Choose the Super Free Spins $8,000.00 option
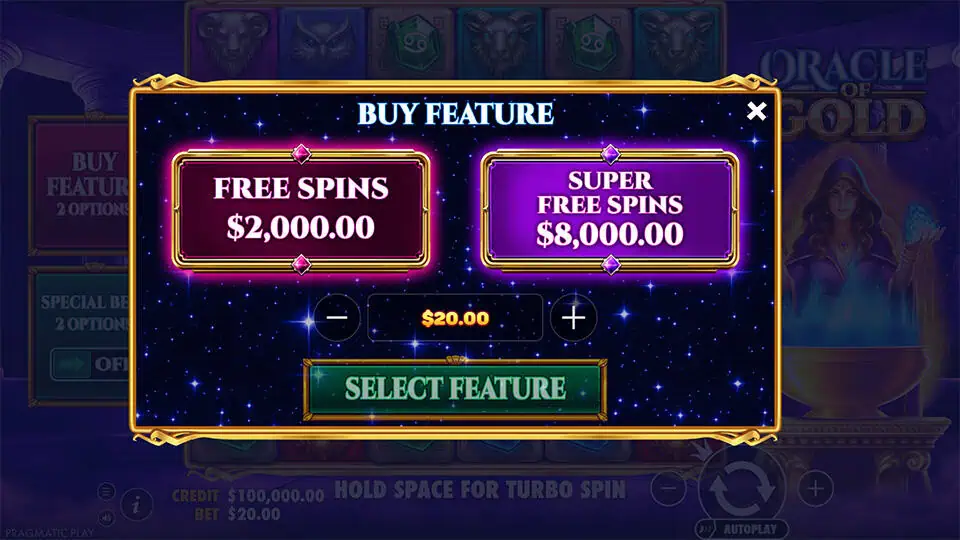This screenshot has height=540, width=960. coord(610,208)
